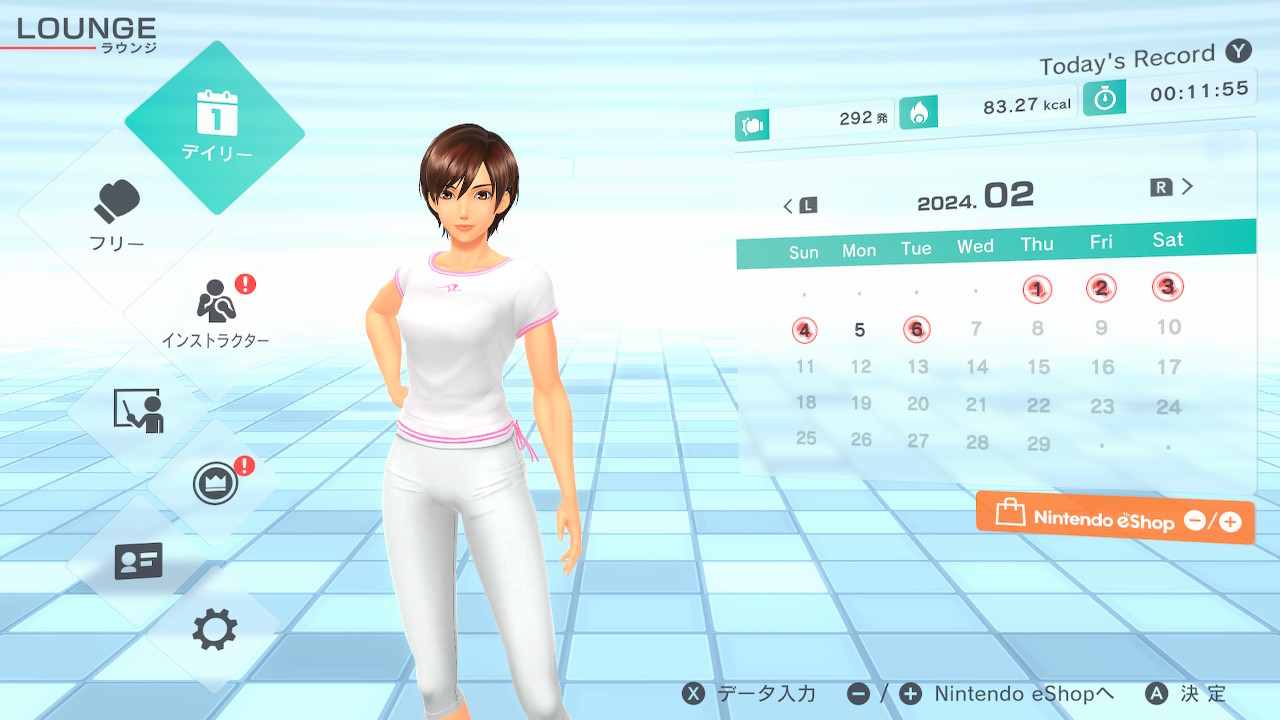Select February 1 on the calendar
1280x720 pixels.
[x=1037, y=290]
